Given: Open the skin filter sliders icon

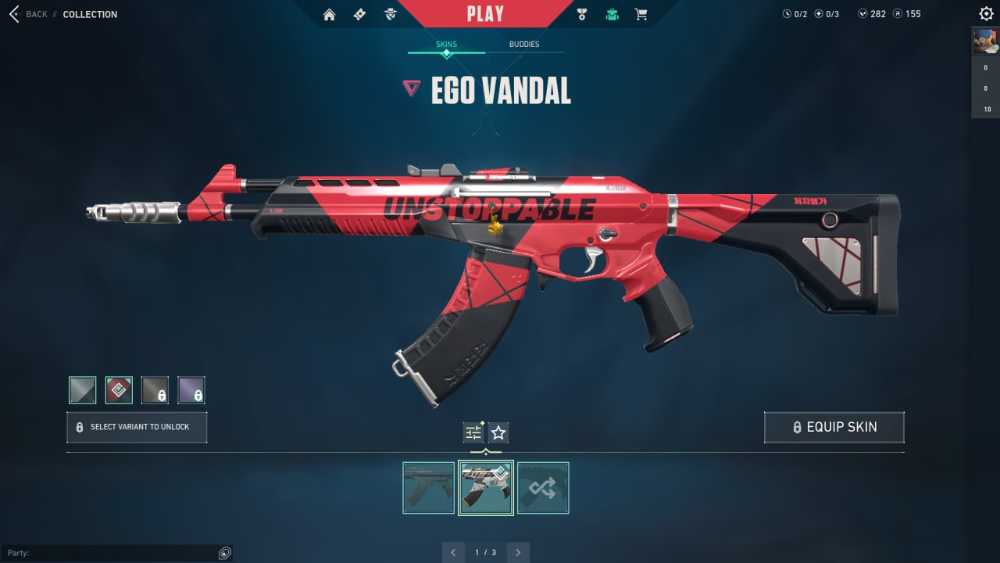Looking at the screenshot, I should pyautogui.click(x=474, y=433).
